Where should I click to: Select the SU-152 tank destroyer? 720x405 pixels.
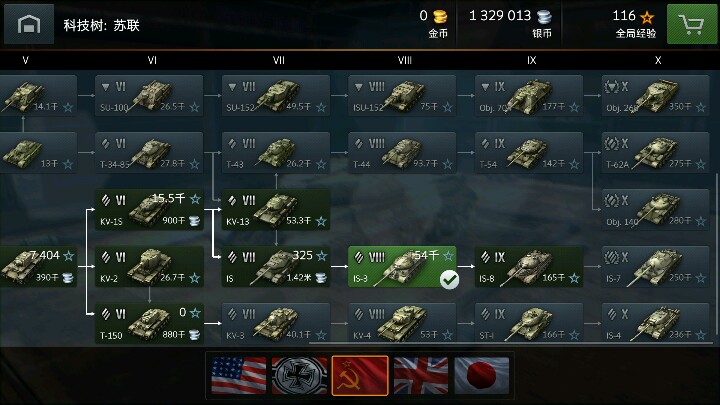click(x=275, y=96)
